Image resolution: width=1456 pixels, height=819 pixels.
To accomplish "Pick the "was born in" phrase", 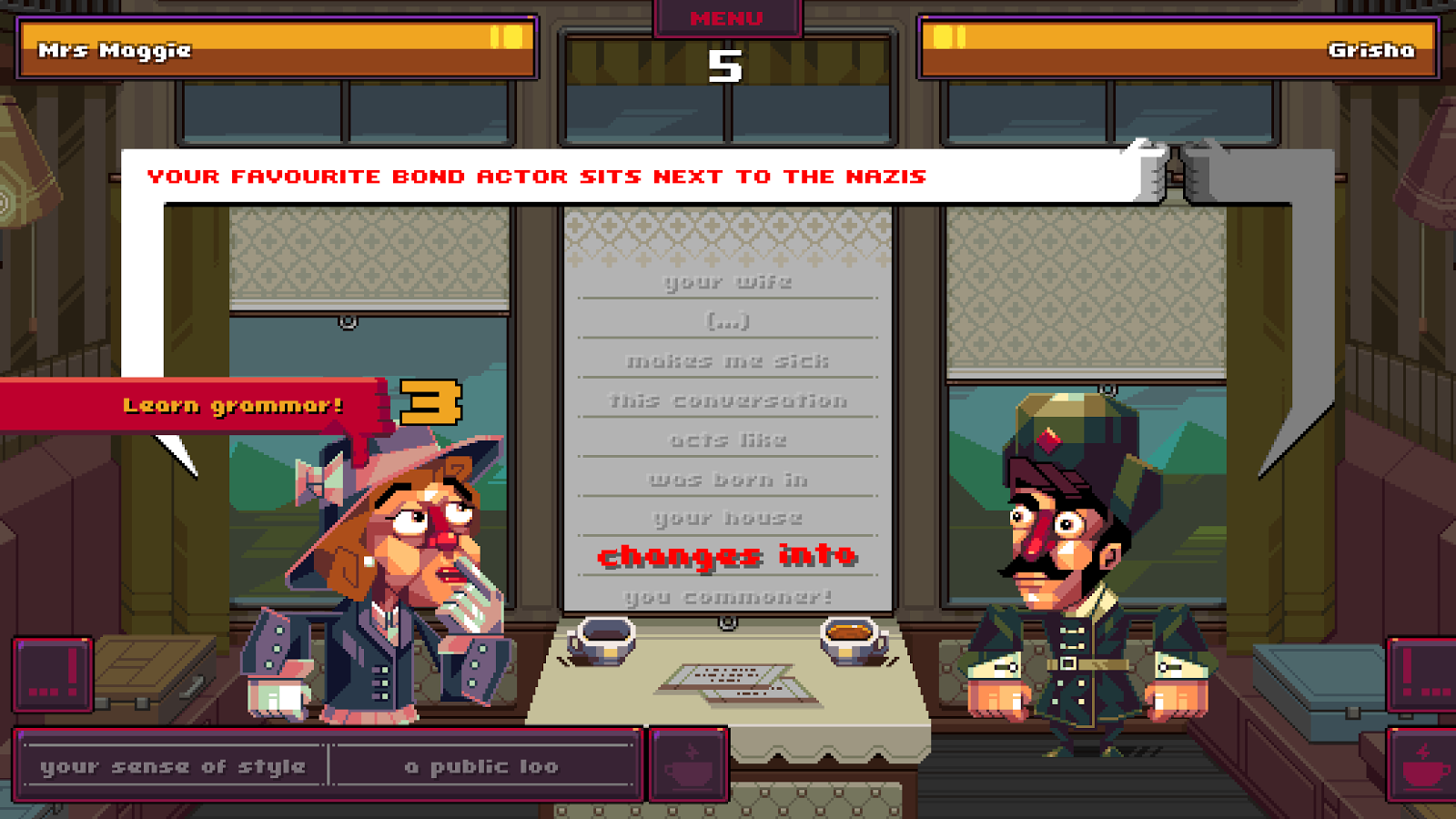I will 726,479.
